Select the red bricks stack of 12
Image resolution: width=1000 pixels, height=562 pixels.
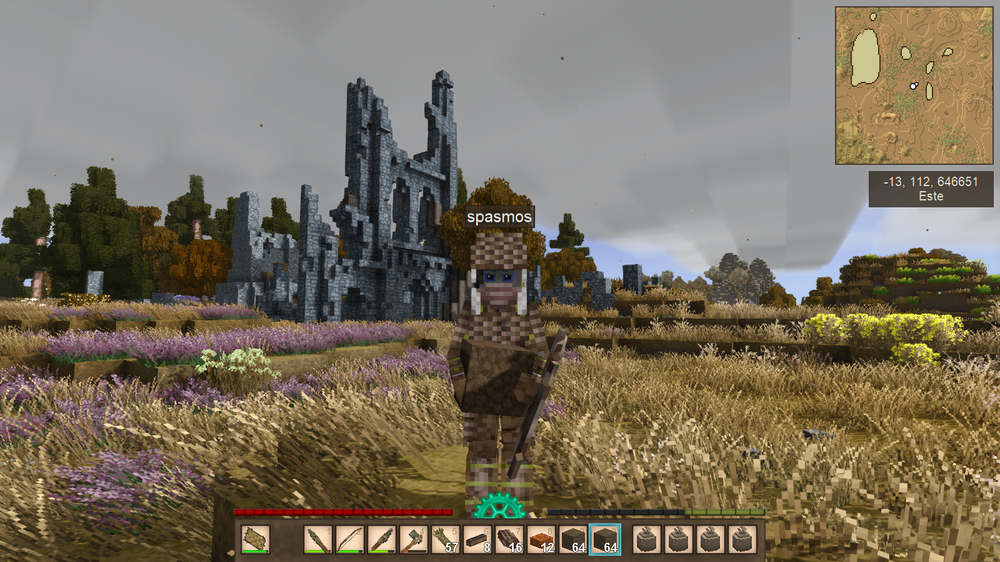click(542, 539)
